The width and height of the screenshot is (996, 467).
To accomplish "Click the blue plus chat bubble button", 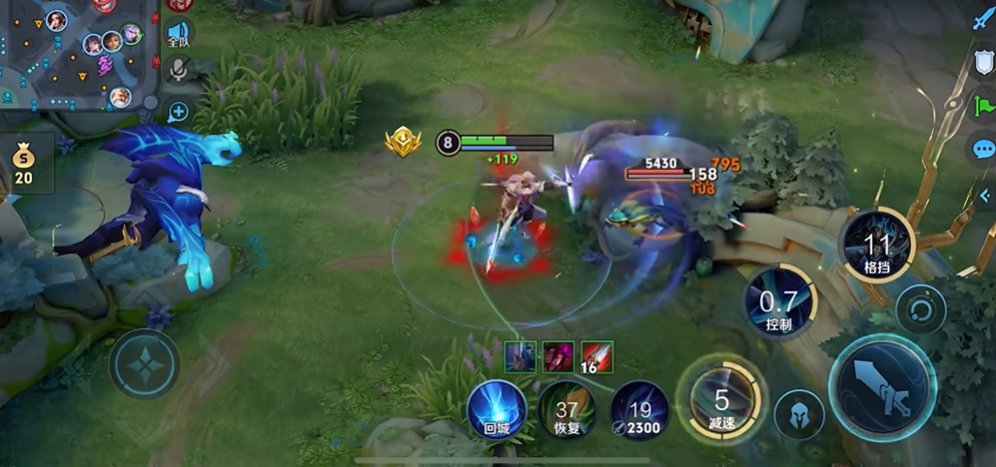I will point(178,111).
